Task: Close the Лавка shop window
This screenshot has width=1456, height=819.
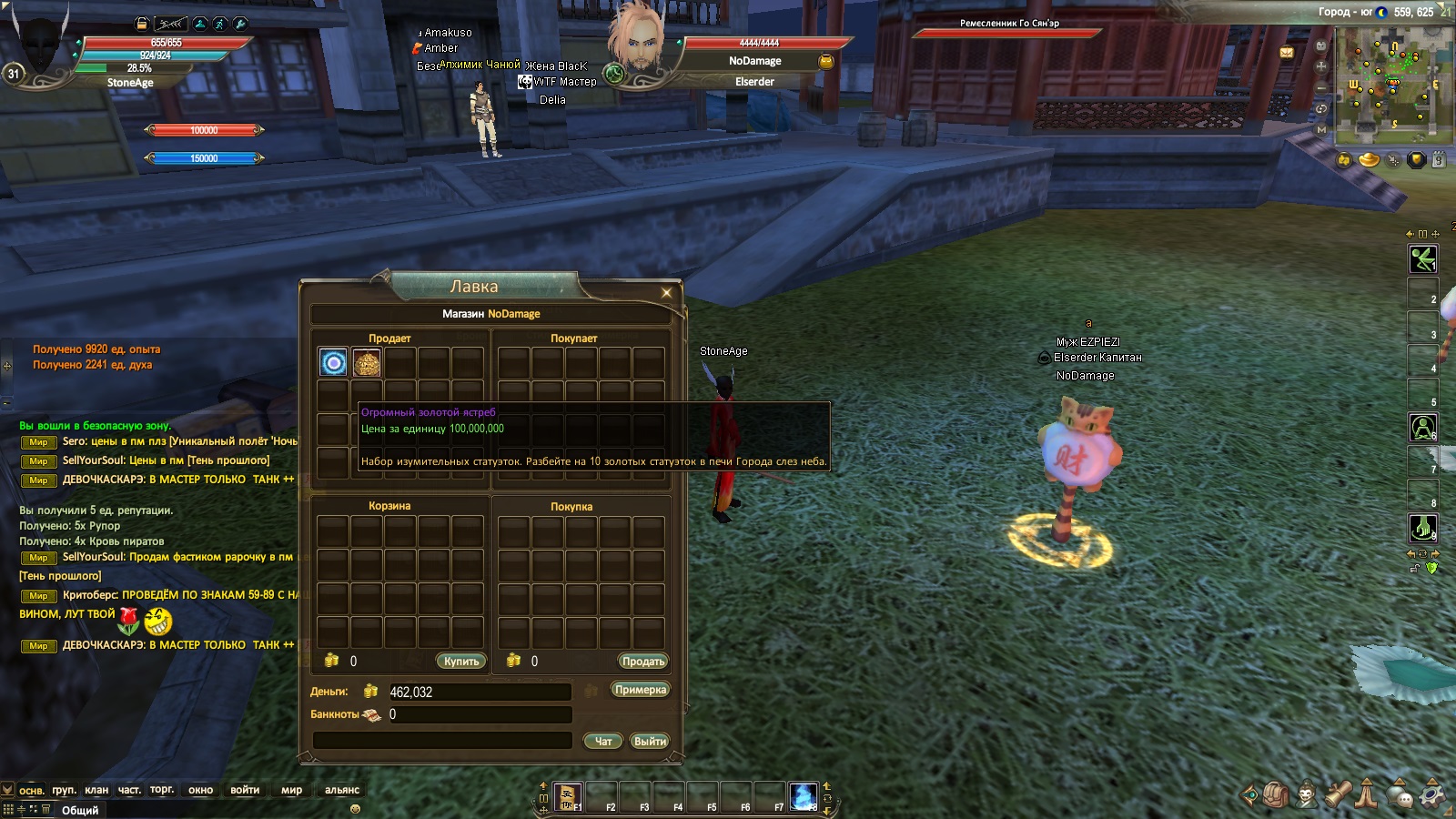Action: (x=666, y=292)
